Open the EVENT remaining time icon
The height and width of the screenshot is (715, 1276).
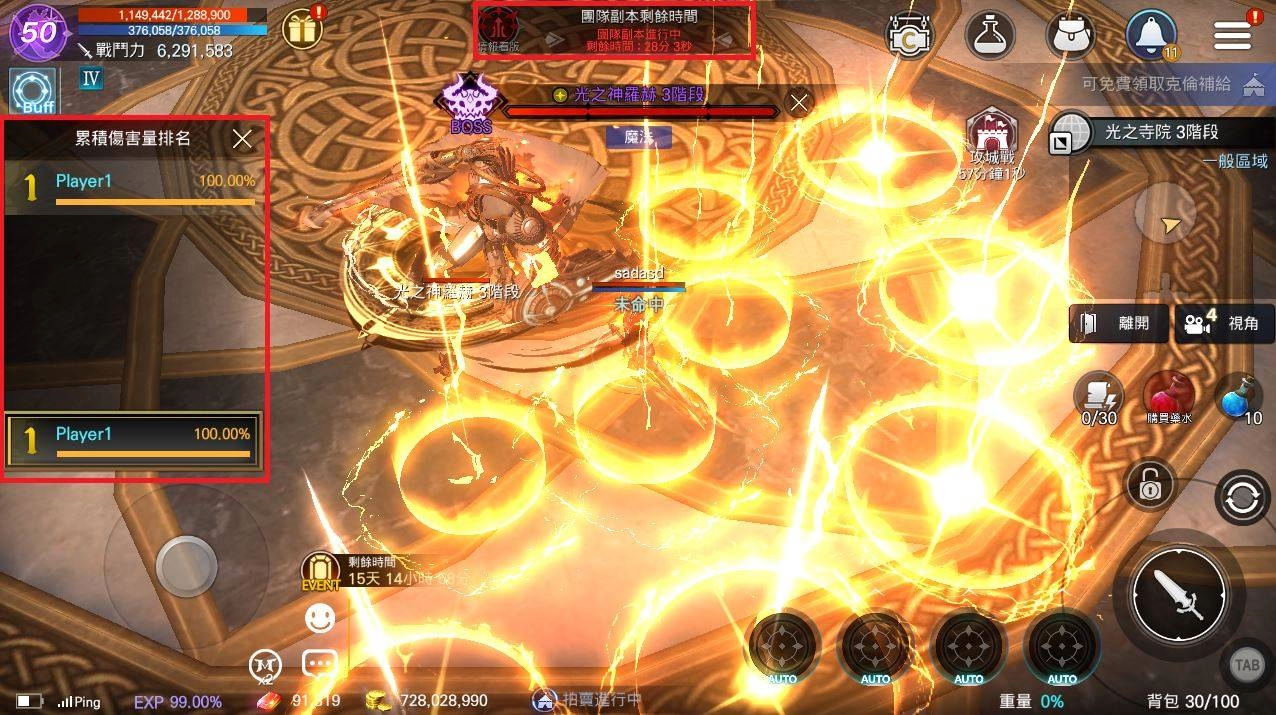coord(320,572)
